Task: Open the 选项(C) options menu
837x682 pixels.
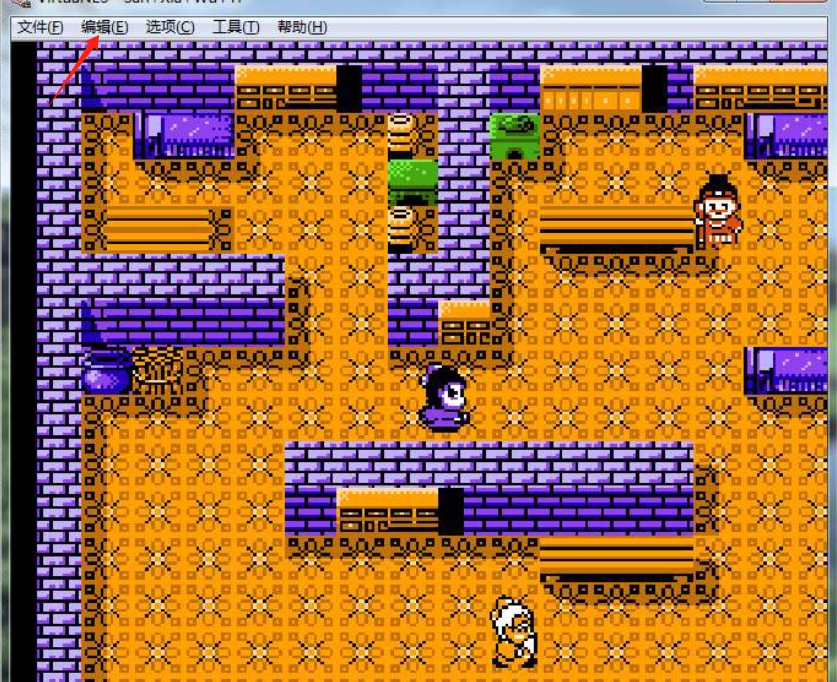Action: tap(170, 27)
